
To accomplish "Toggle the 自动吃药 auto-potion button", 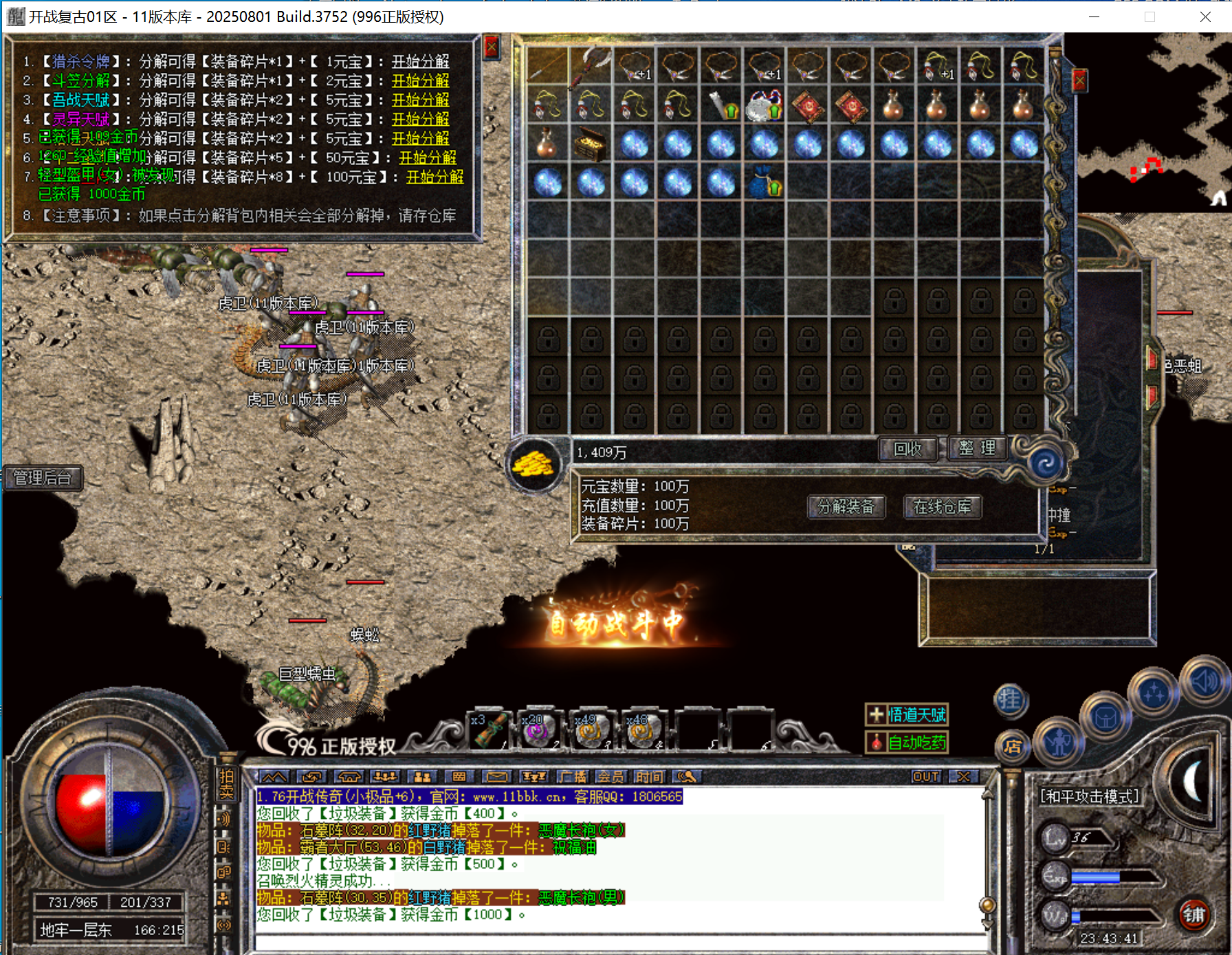I will click(x=907, y=743).
